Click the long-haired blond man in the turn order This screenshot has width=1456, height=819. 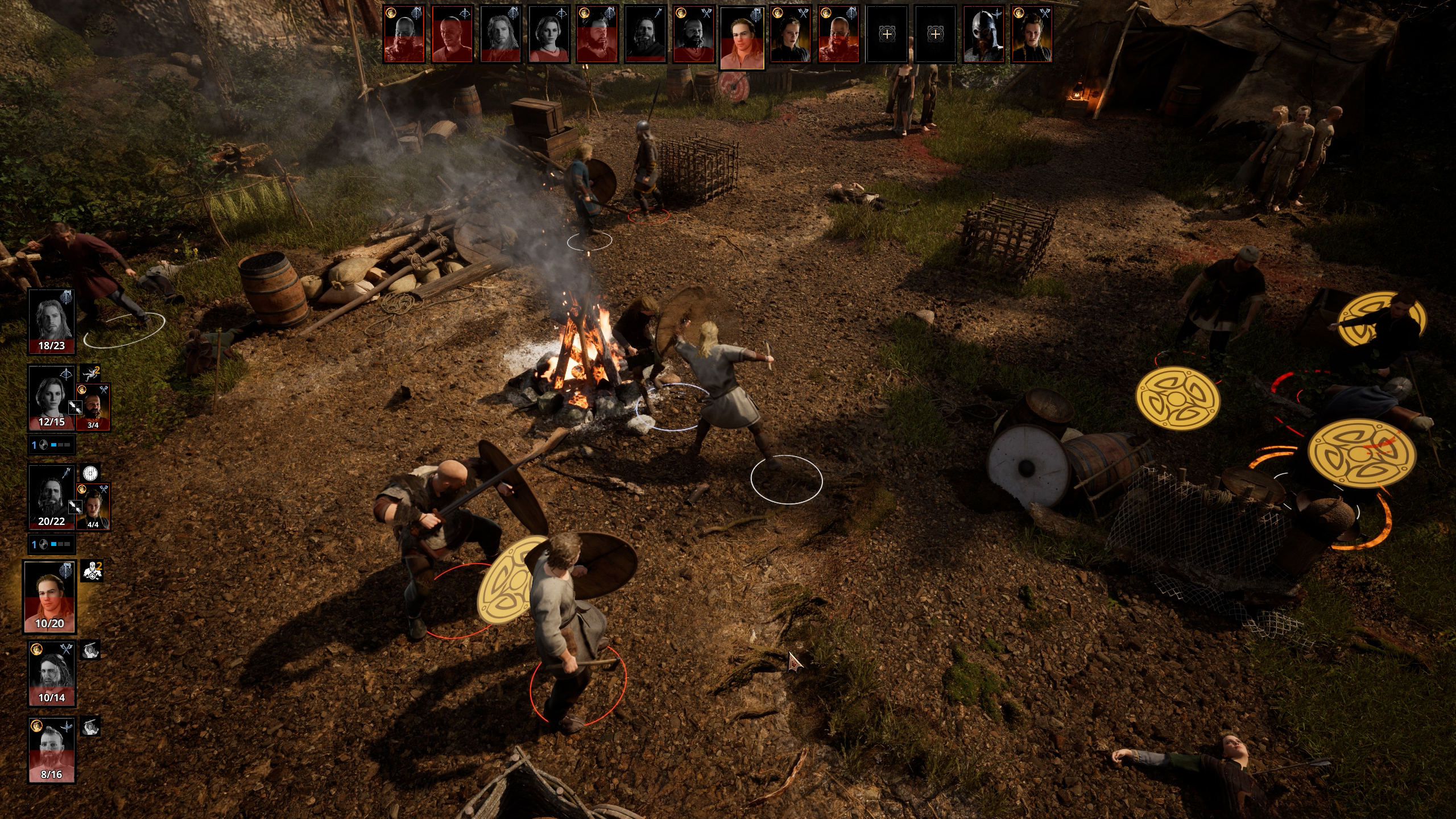pyautogui.click(x=500, y=34)
